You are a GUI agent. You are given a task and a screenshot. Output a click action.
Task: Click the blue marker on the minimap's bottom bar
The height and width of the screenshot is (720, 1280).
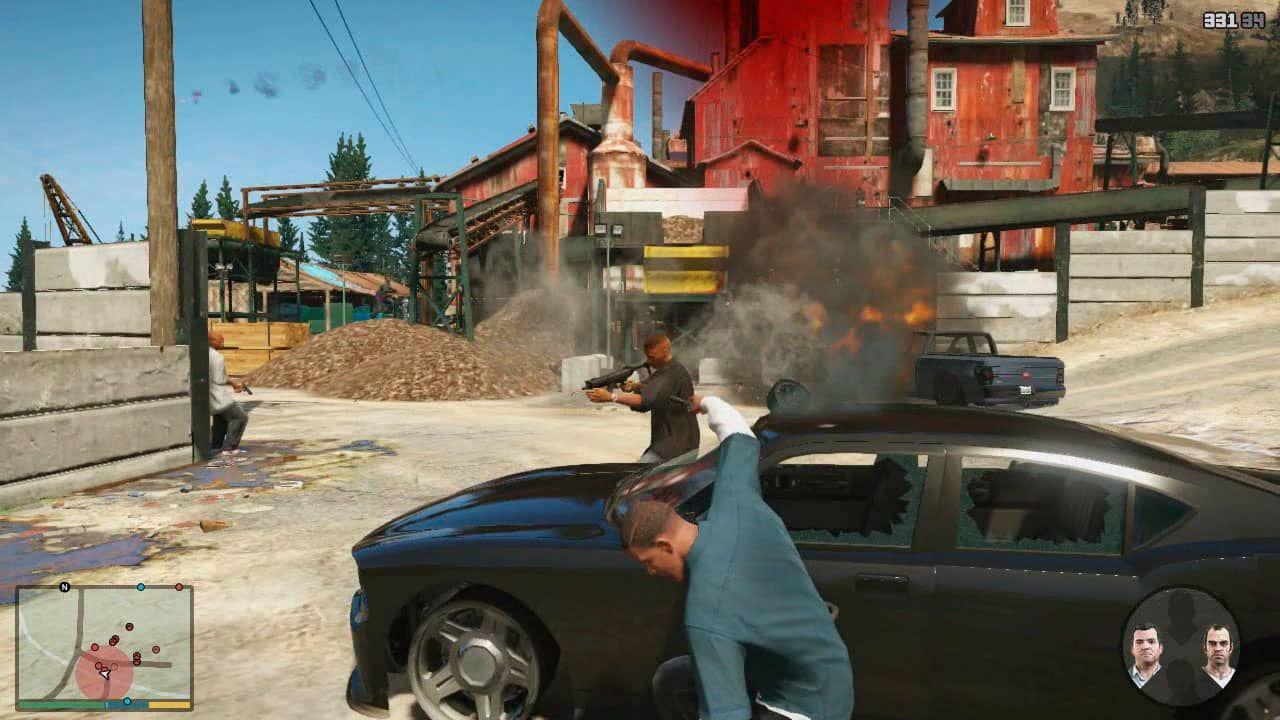click(127, 700)
